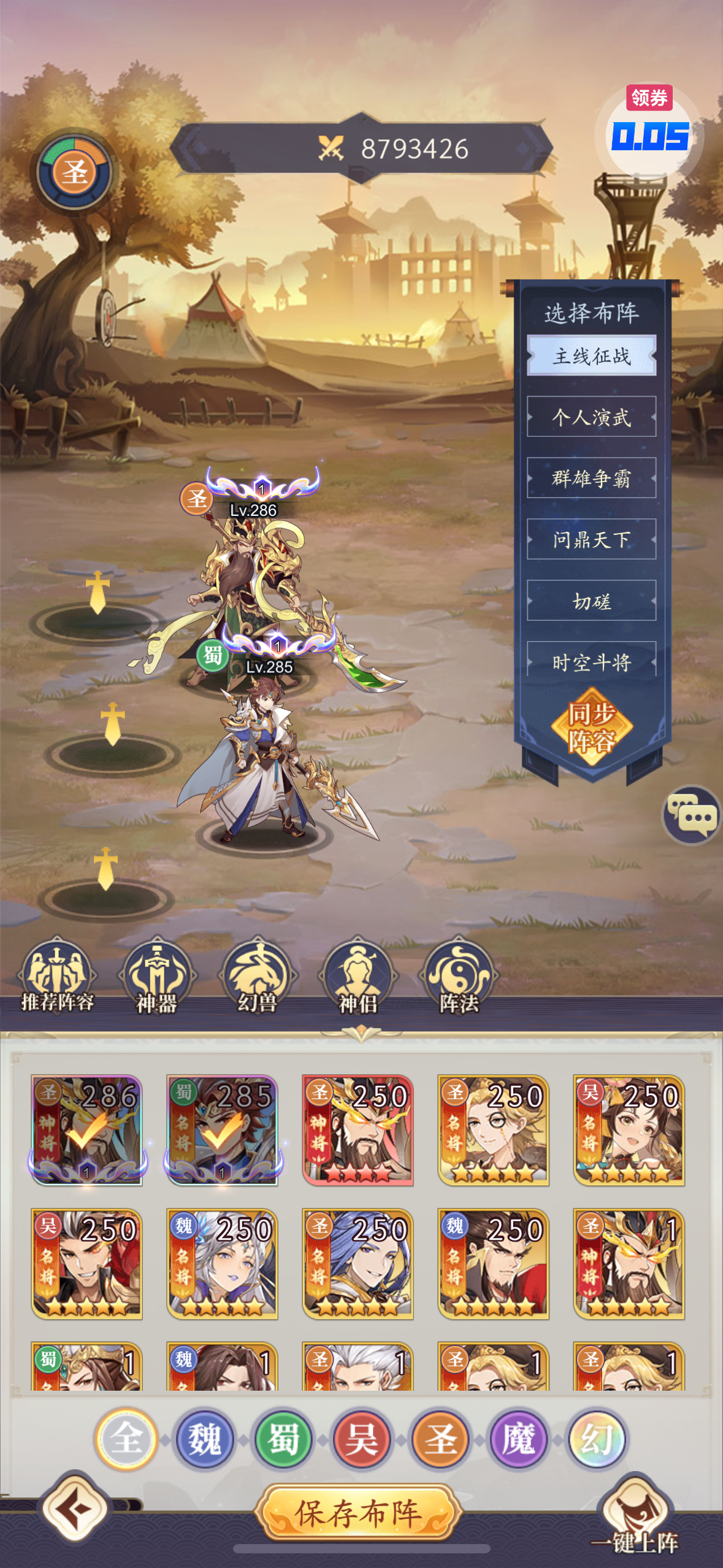The width and height of the screenshot is (723, 1568).
Task: Activate the 同步阵容 sync button
Action: pos(591,727)
